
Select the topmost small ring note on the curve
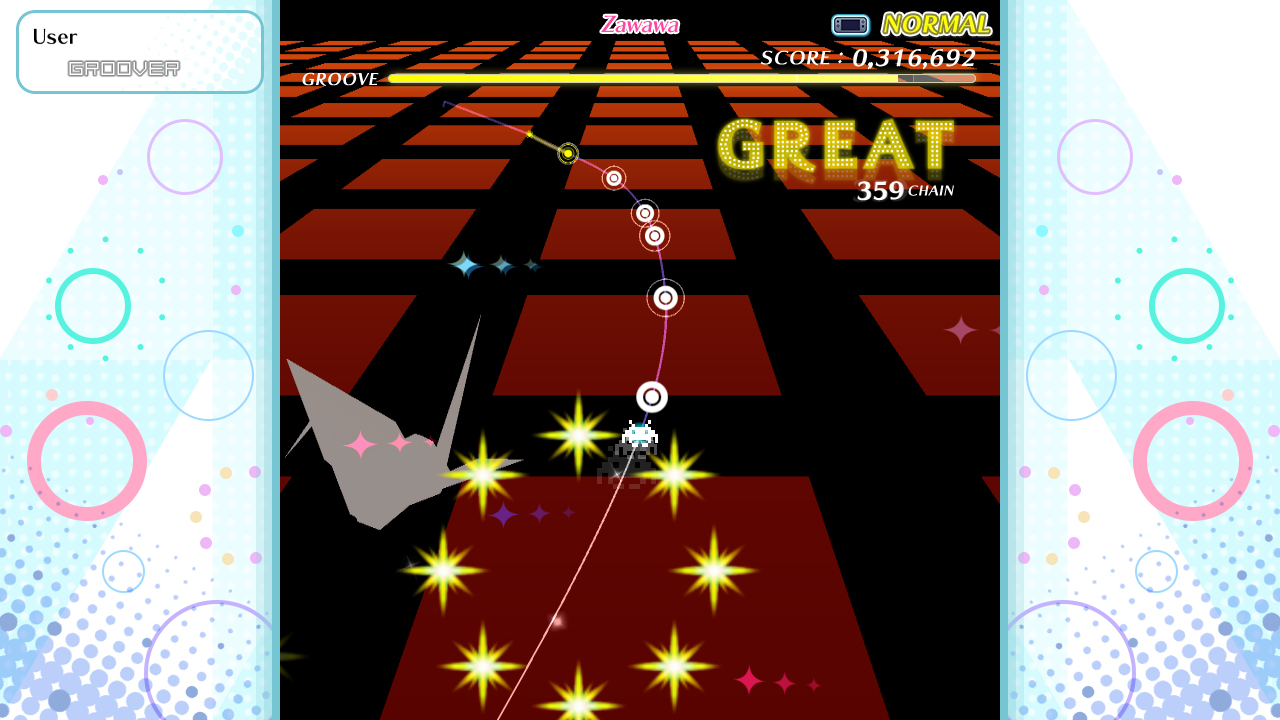point(613,178)
